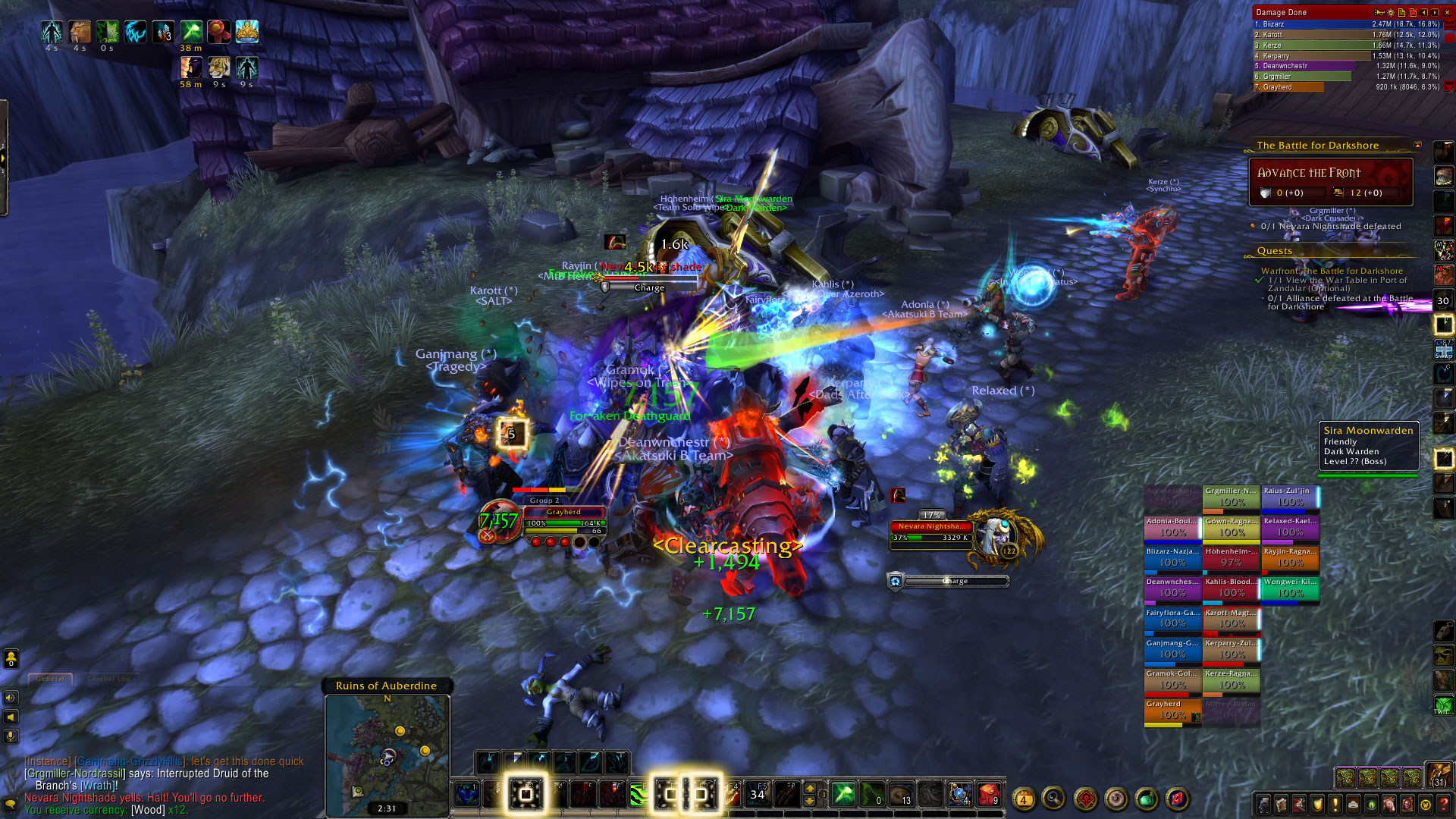The width and height of the screenshot is (1456, 819).
Task: Open the backpack with 31 free slots
Action: coord(1439,773)
